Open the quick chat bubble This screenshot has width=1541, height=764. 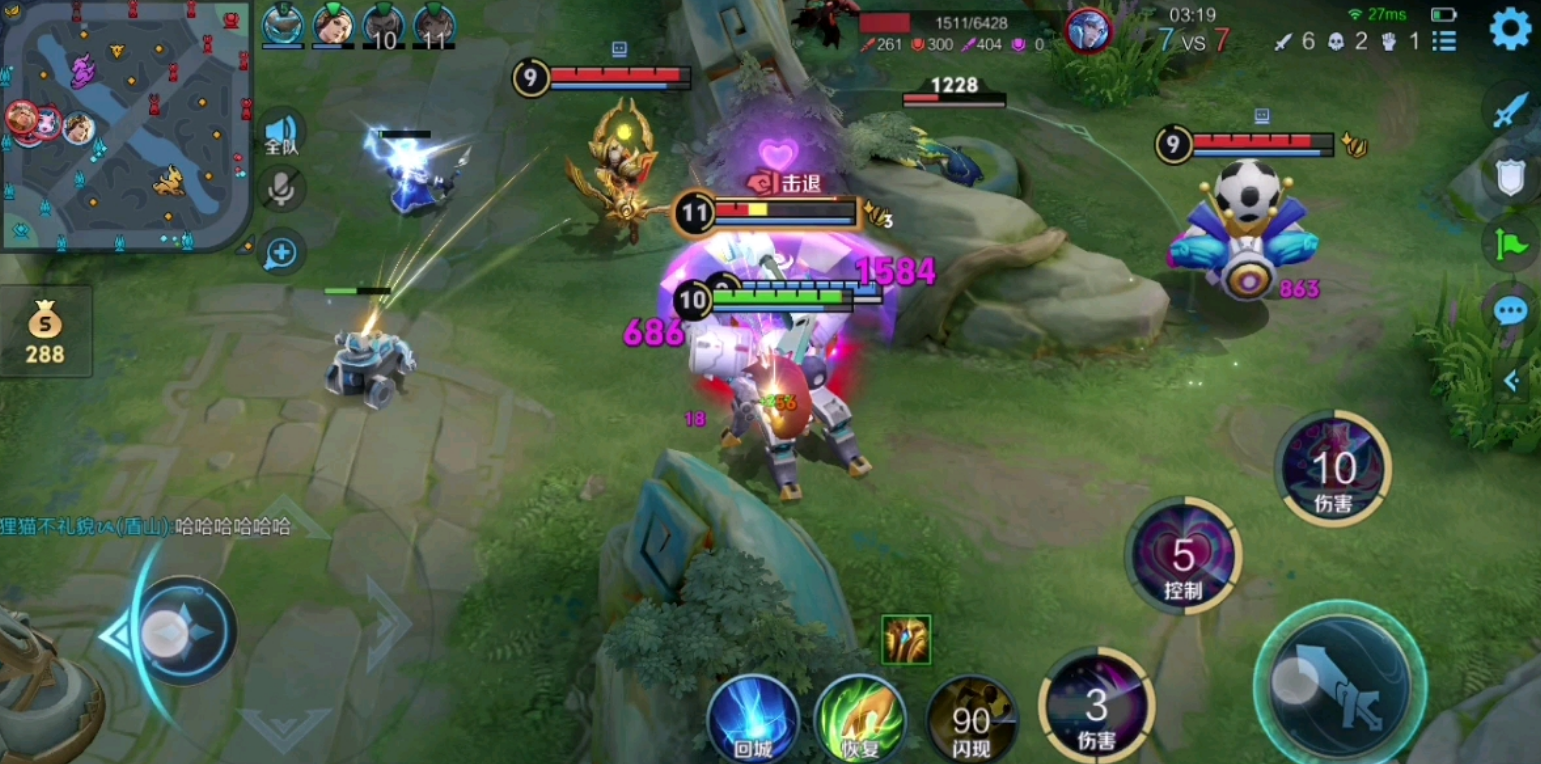click(1511, 311)
